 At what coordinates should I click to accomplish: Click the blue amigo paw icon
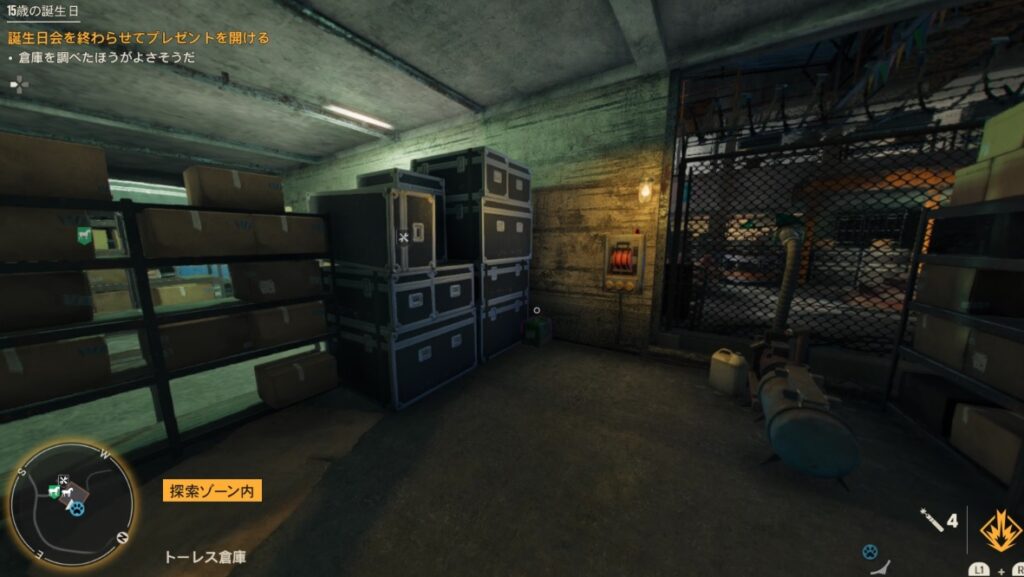870,551
